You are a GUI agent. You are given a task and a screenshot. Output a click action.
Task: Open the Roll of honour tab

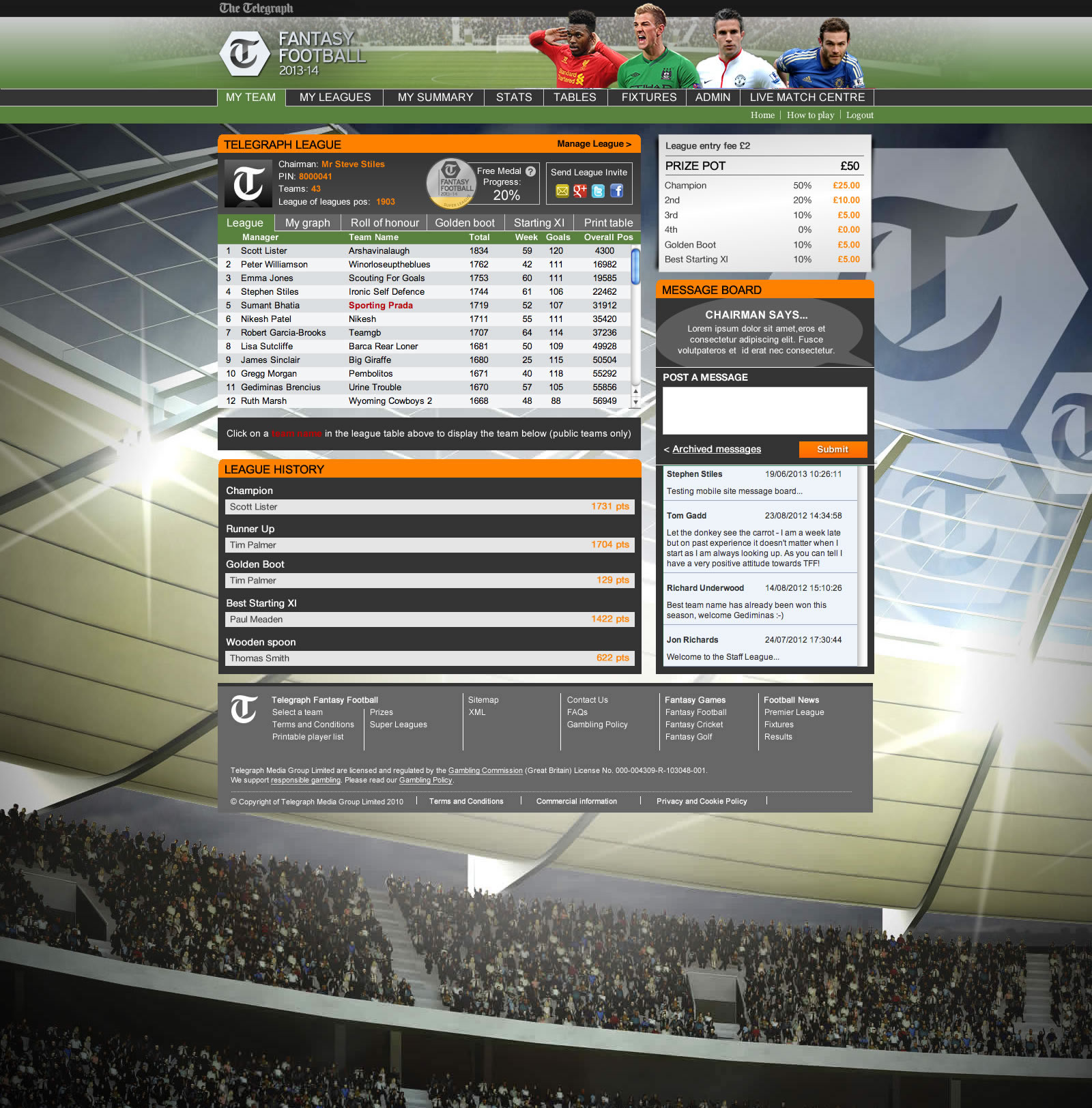pos(384,222)
